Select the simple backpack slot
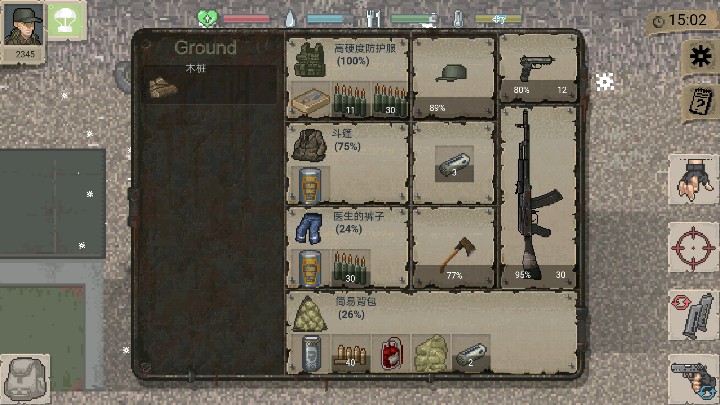This screenshot has width=720, height=405. [x=308, y=312]
